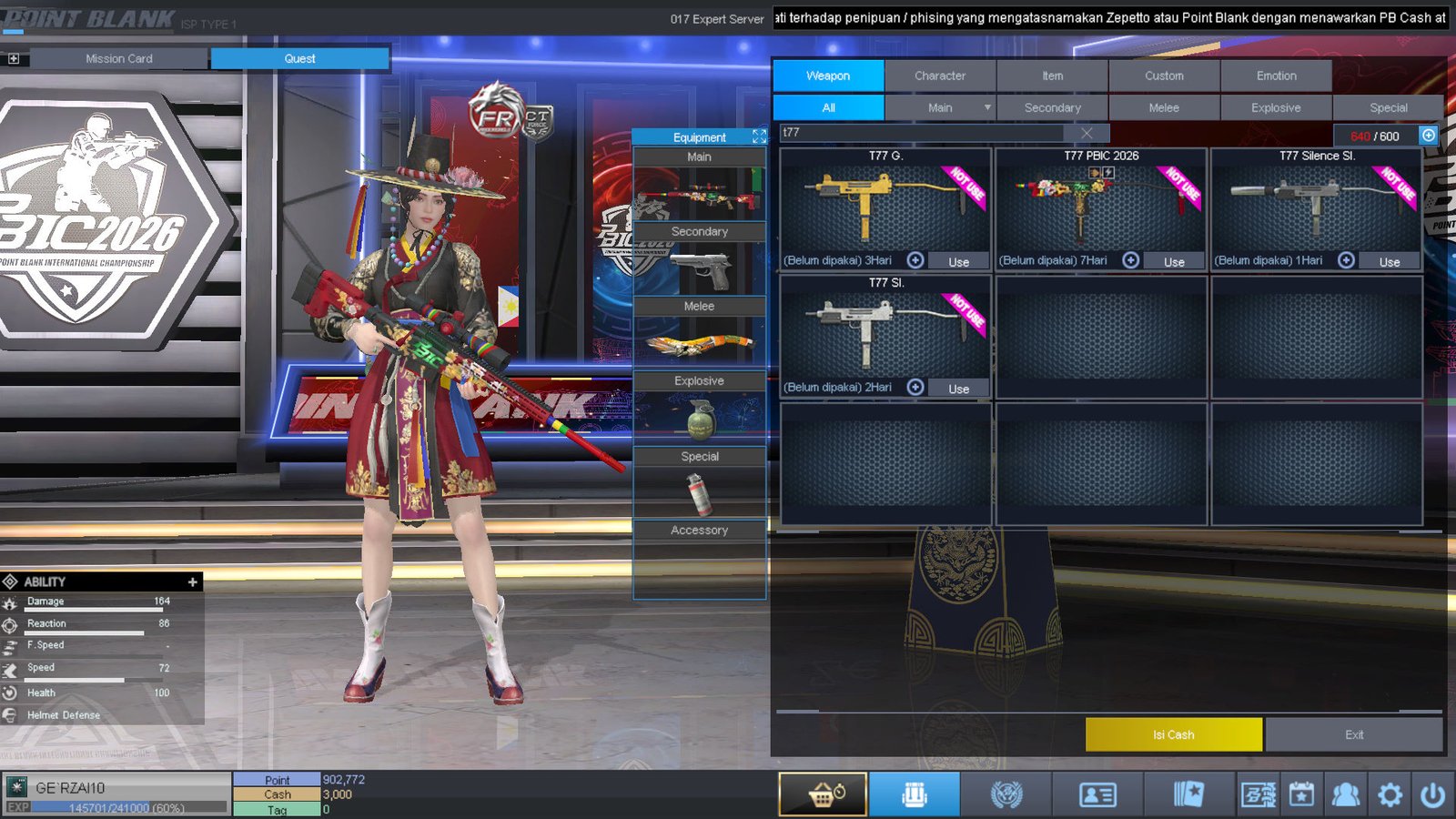Open the Item tab
The height and width of the screenshot is (819, 1456).
[x=1052, y=76]
